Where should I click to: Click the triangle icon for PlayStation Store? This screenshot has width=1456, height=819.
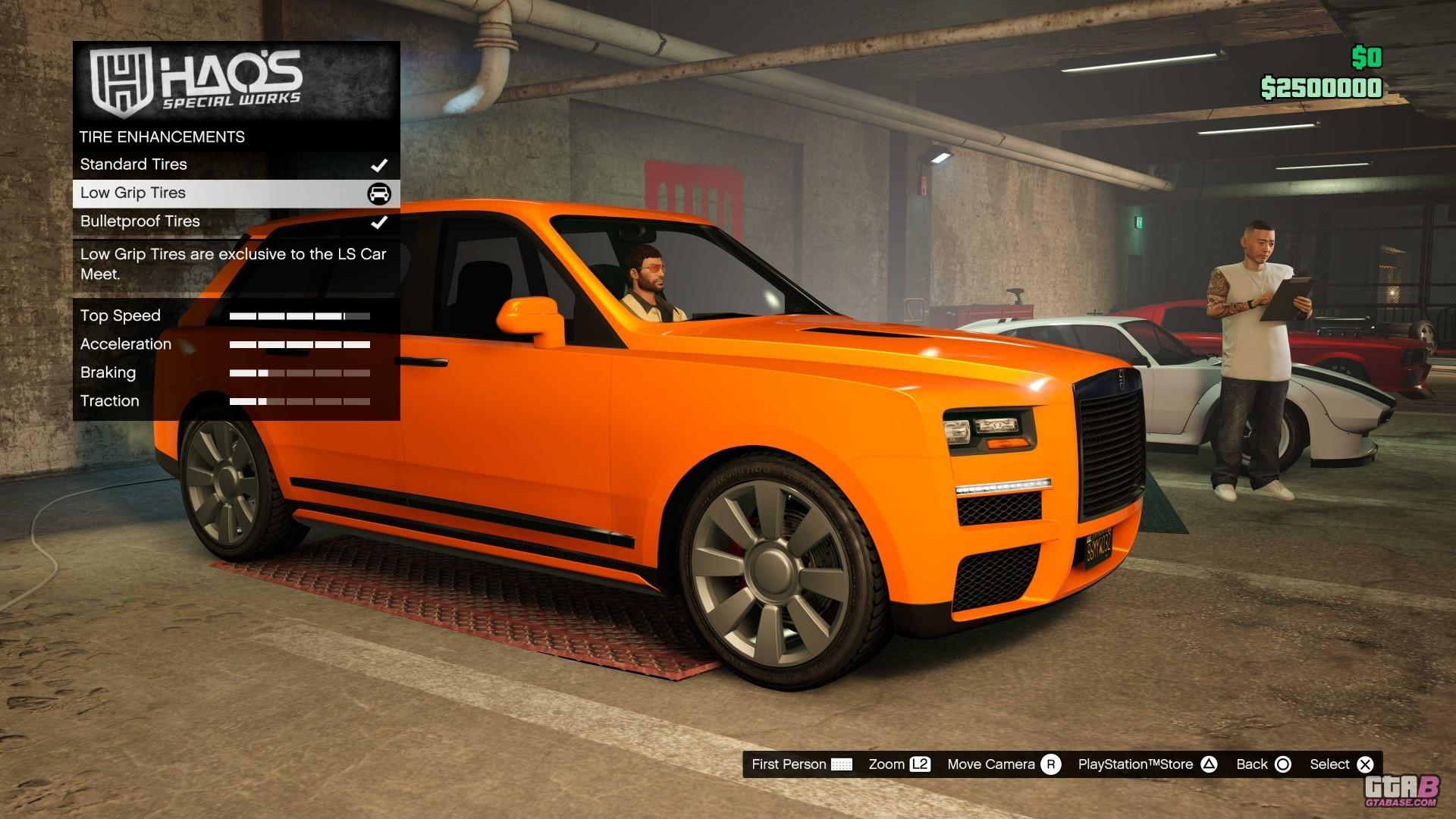pyautogui.click(x=1210, y=764)
